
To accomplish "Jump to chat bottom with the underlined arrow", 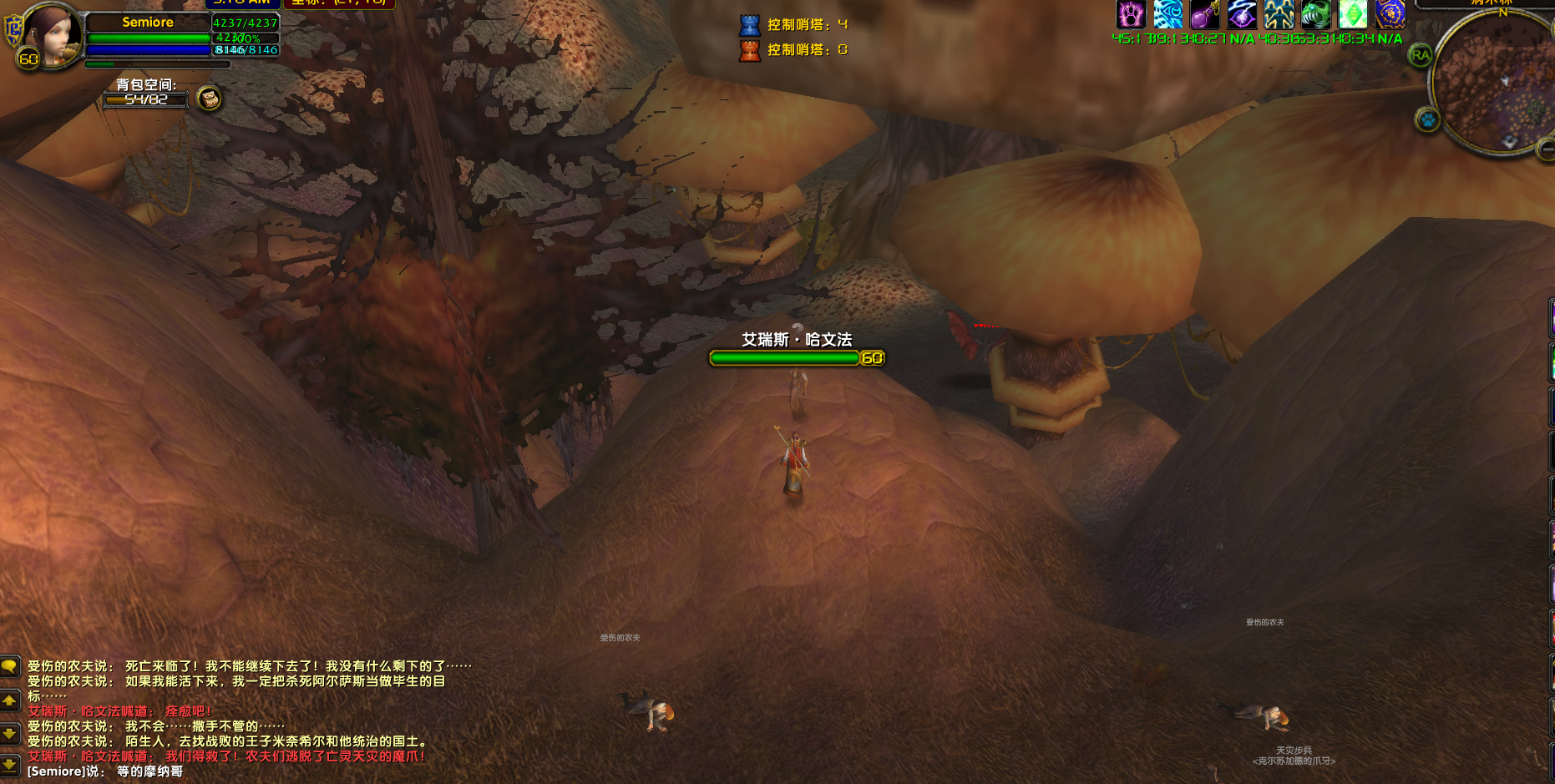I will coord(9,764).
